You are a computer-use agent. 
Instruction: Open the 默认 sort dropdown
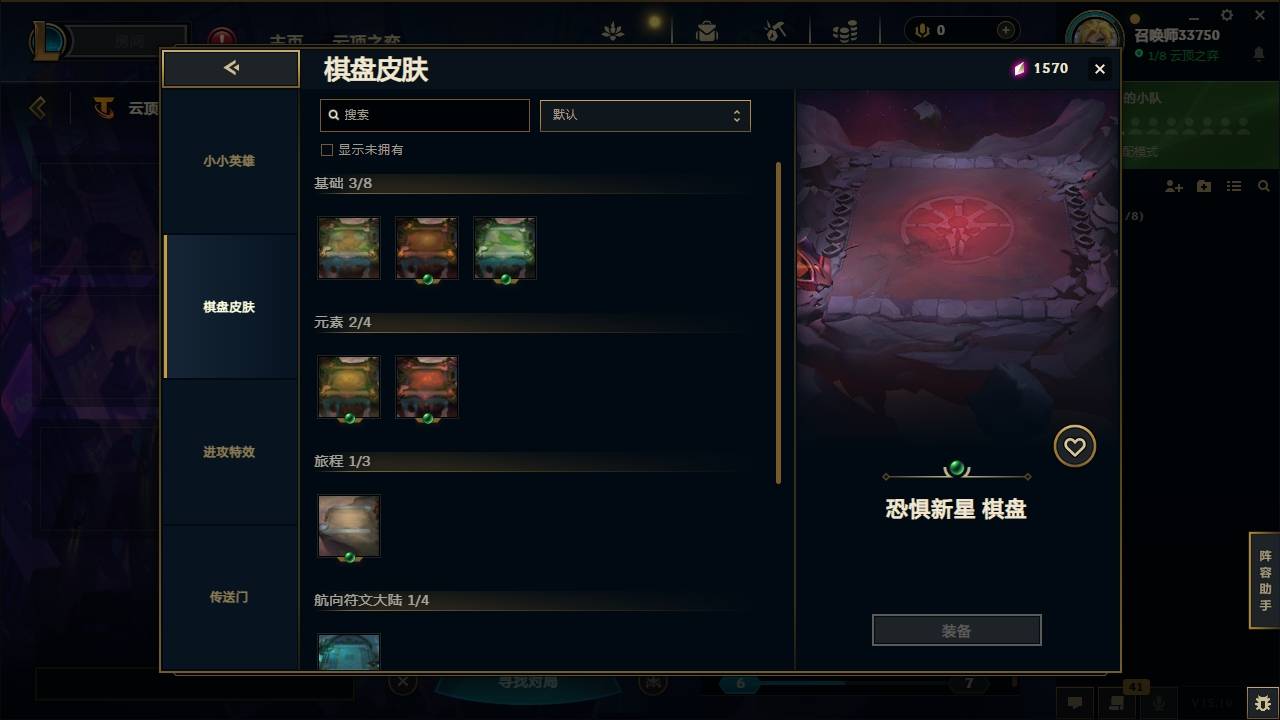point(645,115)
